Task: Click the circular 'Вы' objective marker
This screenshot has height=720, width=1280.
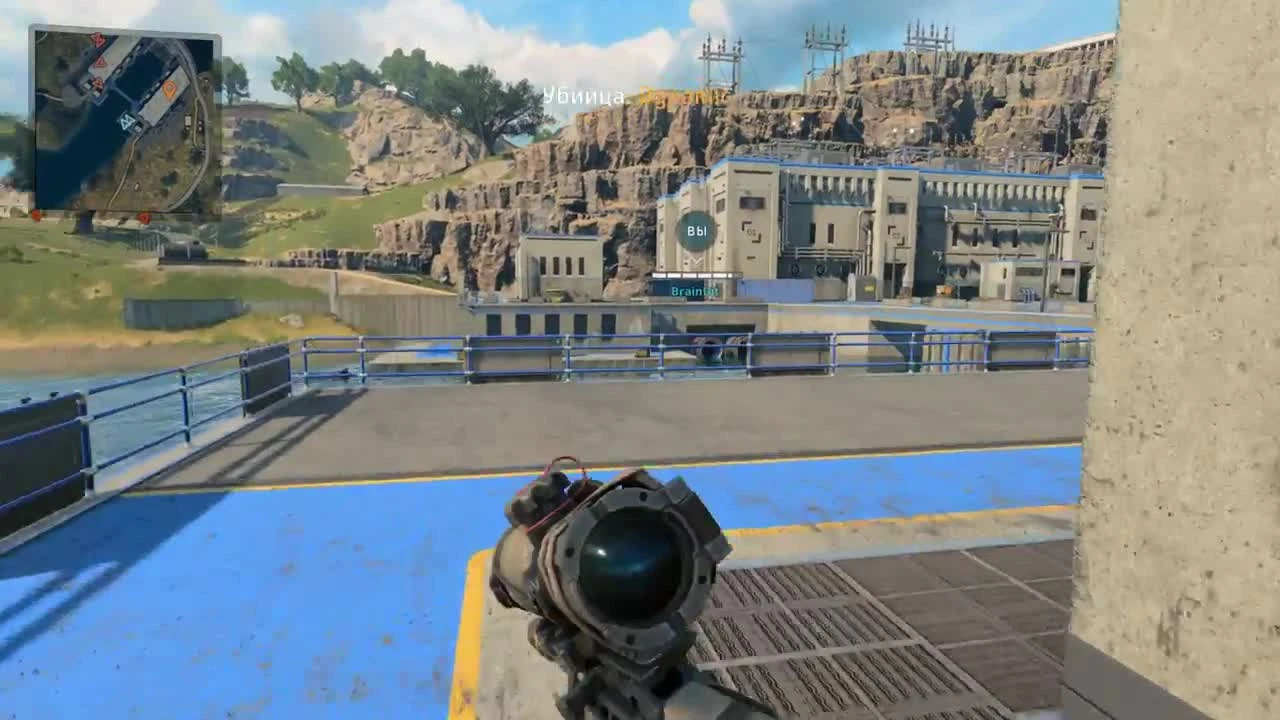Action: pyautogui.click(x=695, y=232)
